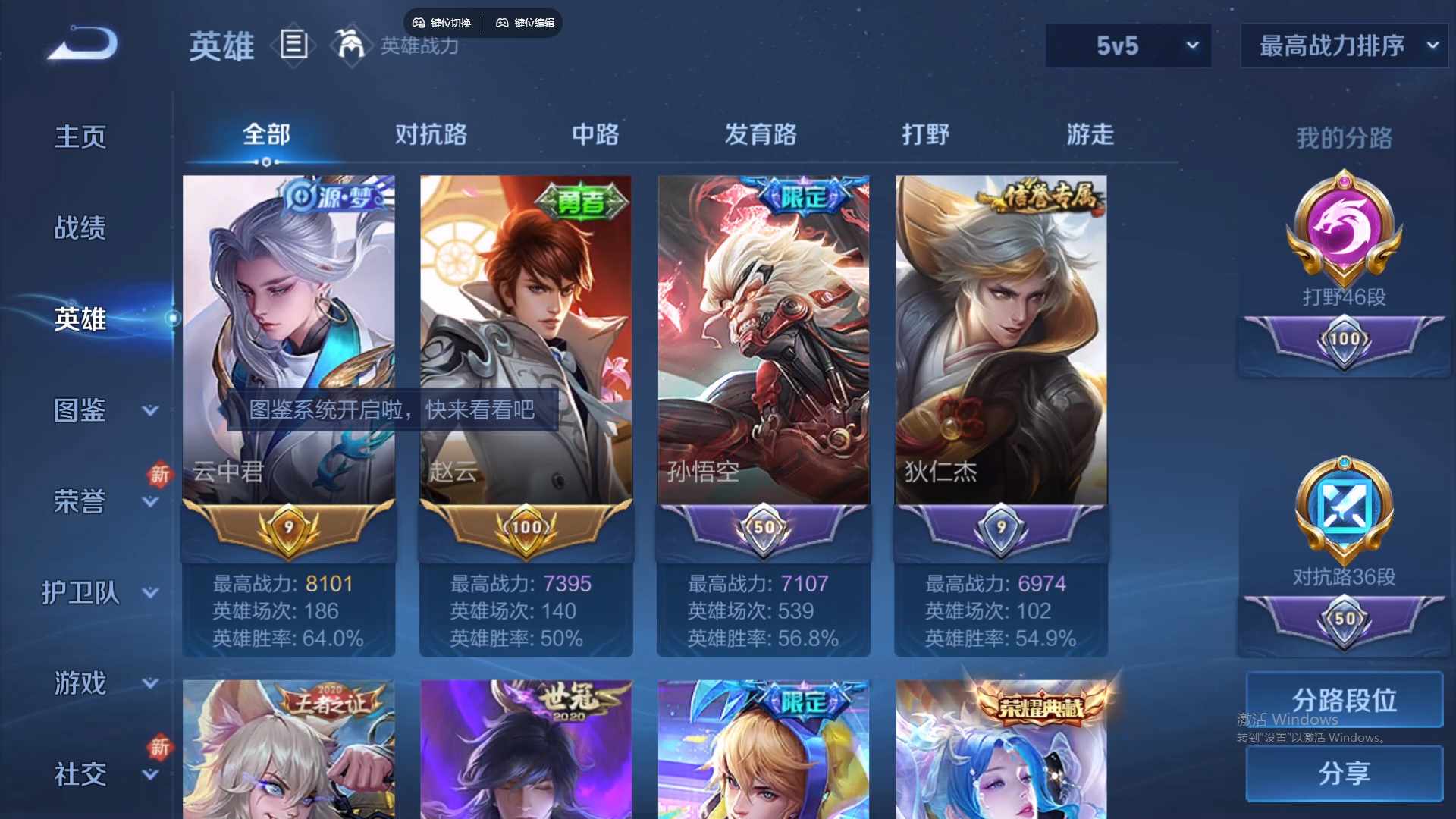Open the hero list view icon beside 英雄 title
Image resolution: width=1456 pixels, height=819 pixels.
click(x=294, y=44)
